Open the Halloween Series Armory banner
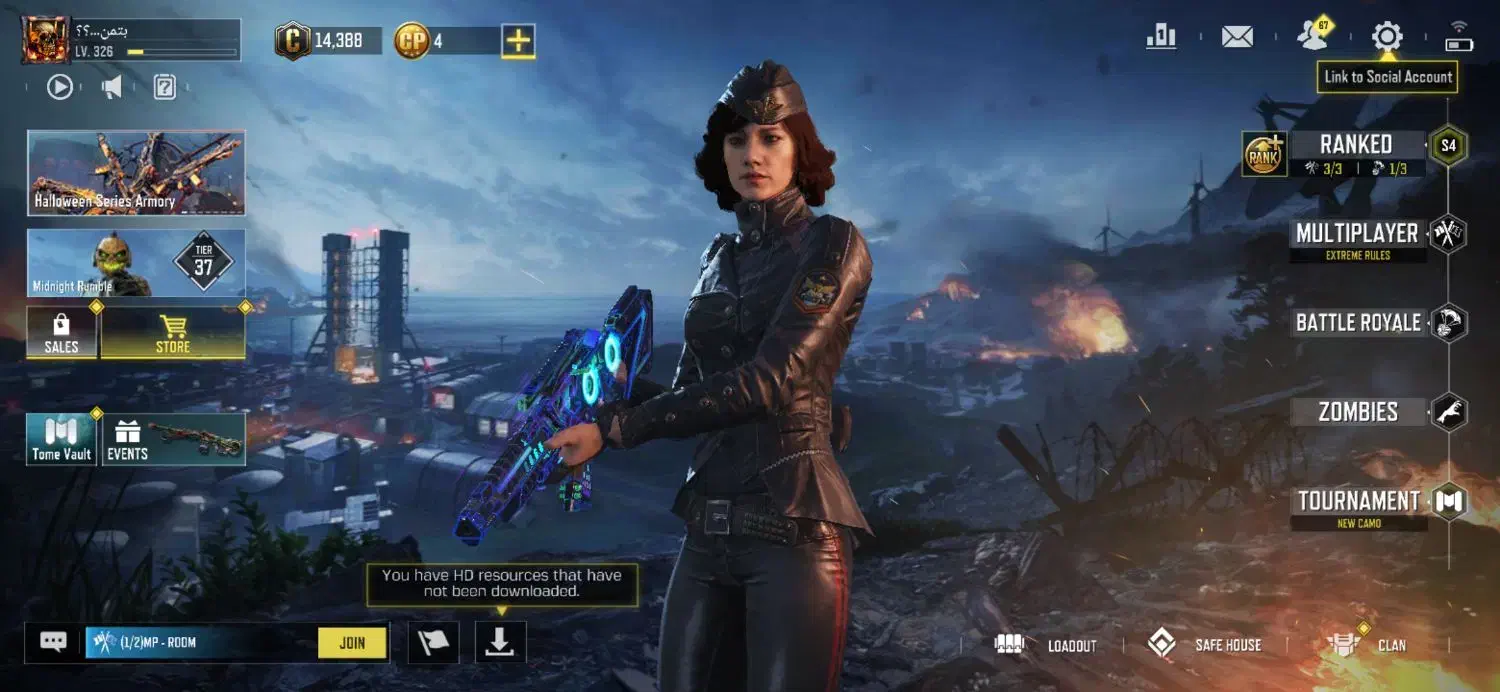This screenshot has height=692, width=1500. click(x=136, y=172)
